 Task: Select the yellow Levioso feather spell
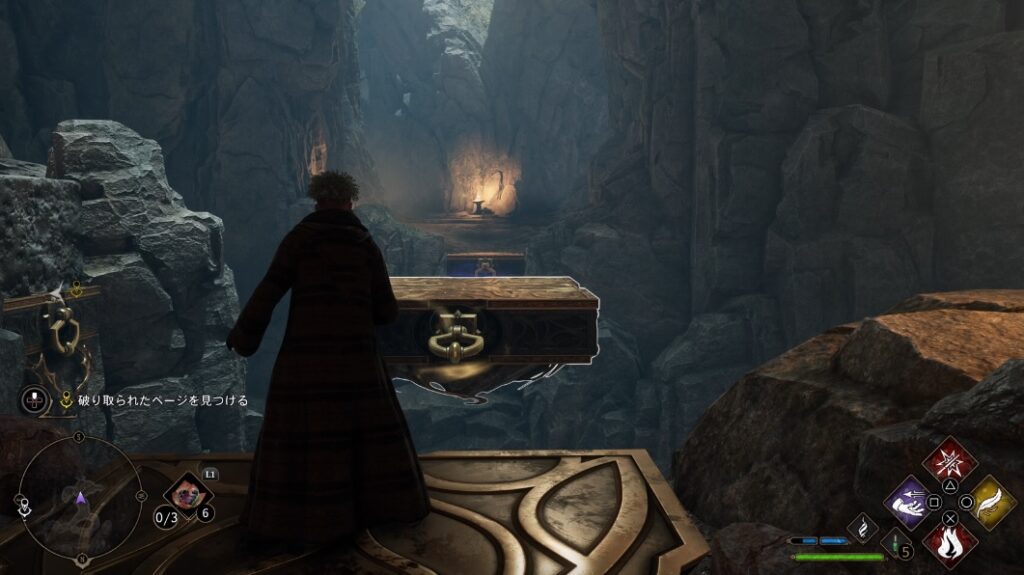pyautogui.click(x=990, y=502)
